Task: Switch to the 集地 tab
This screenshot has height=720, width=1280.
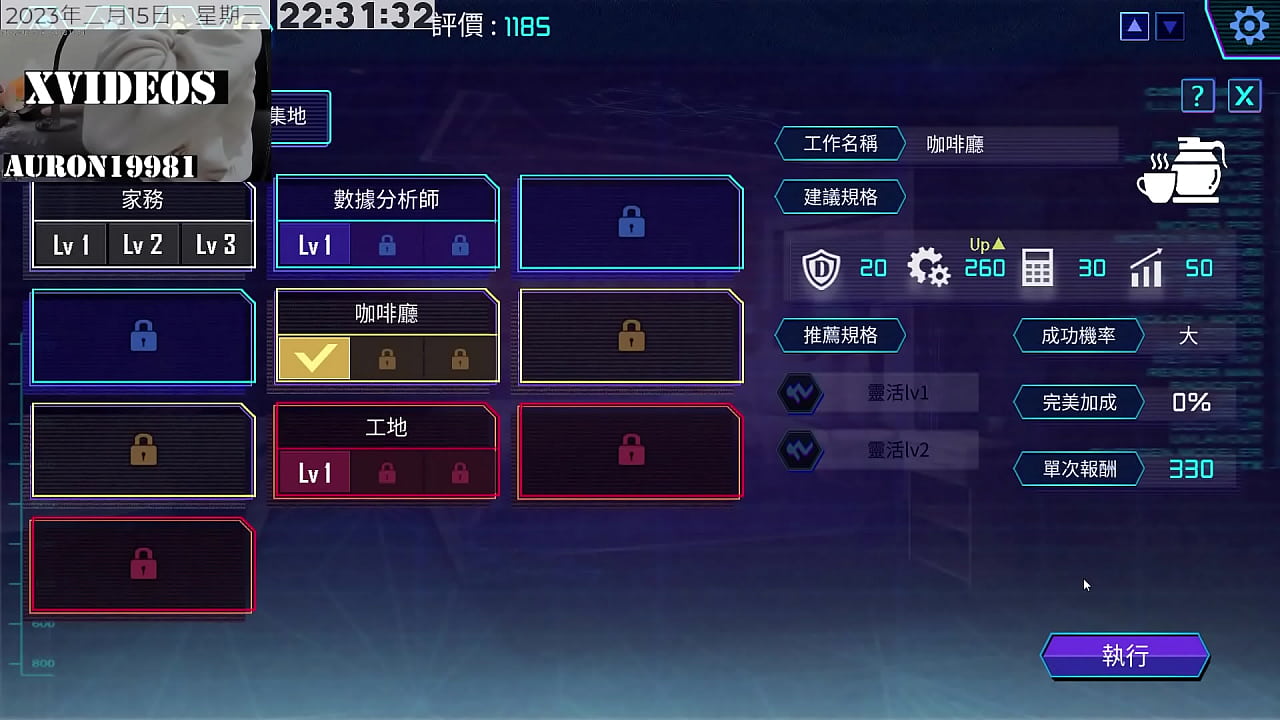Action: pos(288,117)
